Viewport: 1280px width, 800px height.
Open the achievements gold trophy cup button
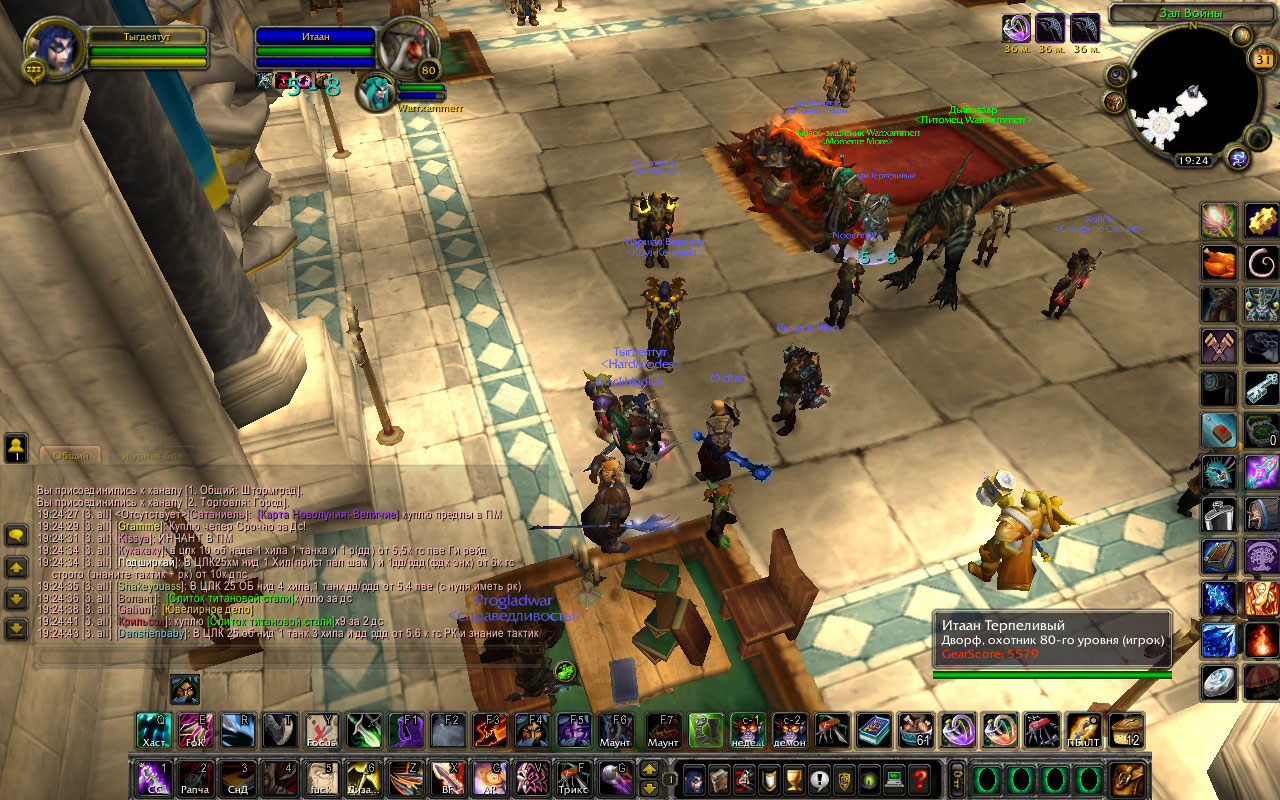click(x=794, y=778)
